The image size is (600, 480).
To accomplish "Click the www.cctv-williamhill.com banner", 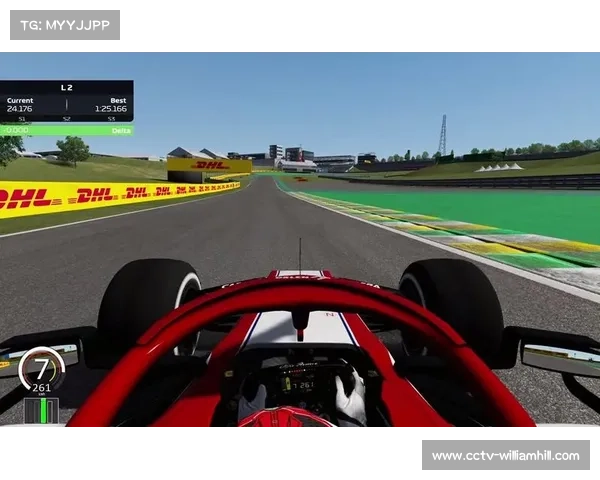I will tap(504, 456).
